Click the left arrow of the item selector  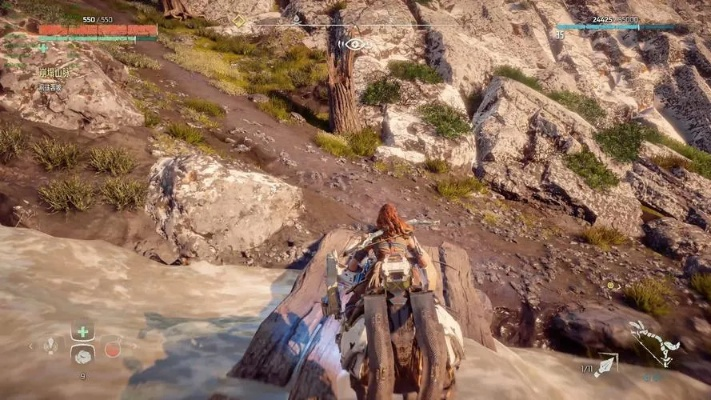tap(30, 346)
